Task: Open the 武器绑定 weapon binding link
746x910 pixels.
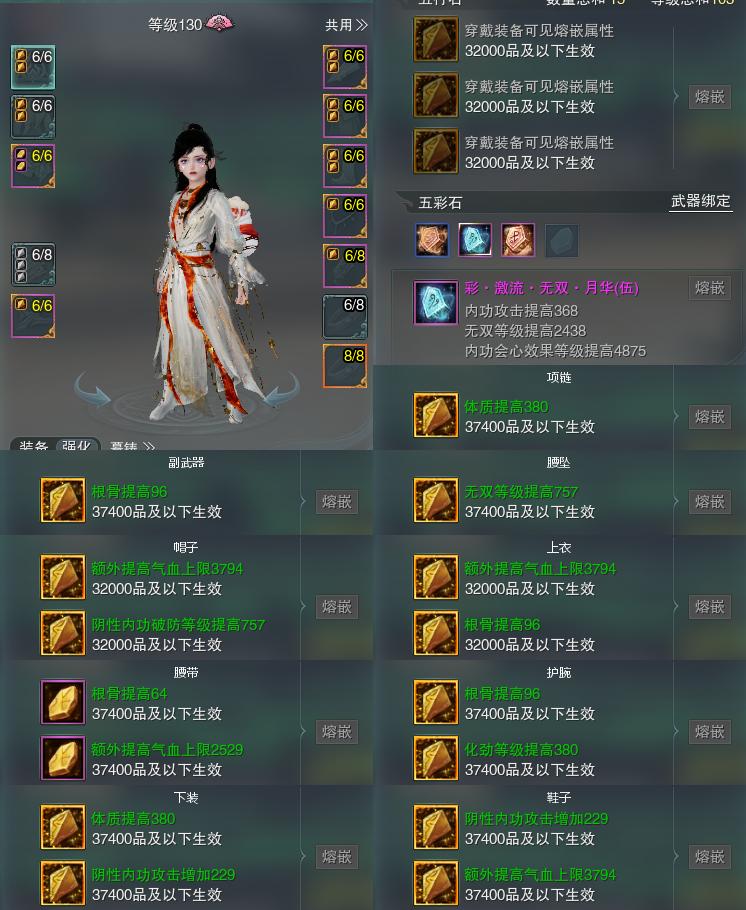Action: pos(700,202)
